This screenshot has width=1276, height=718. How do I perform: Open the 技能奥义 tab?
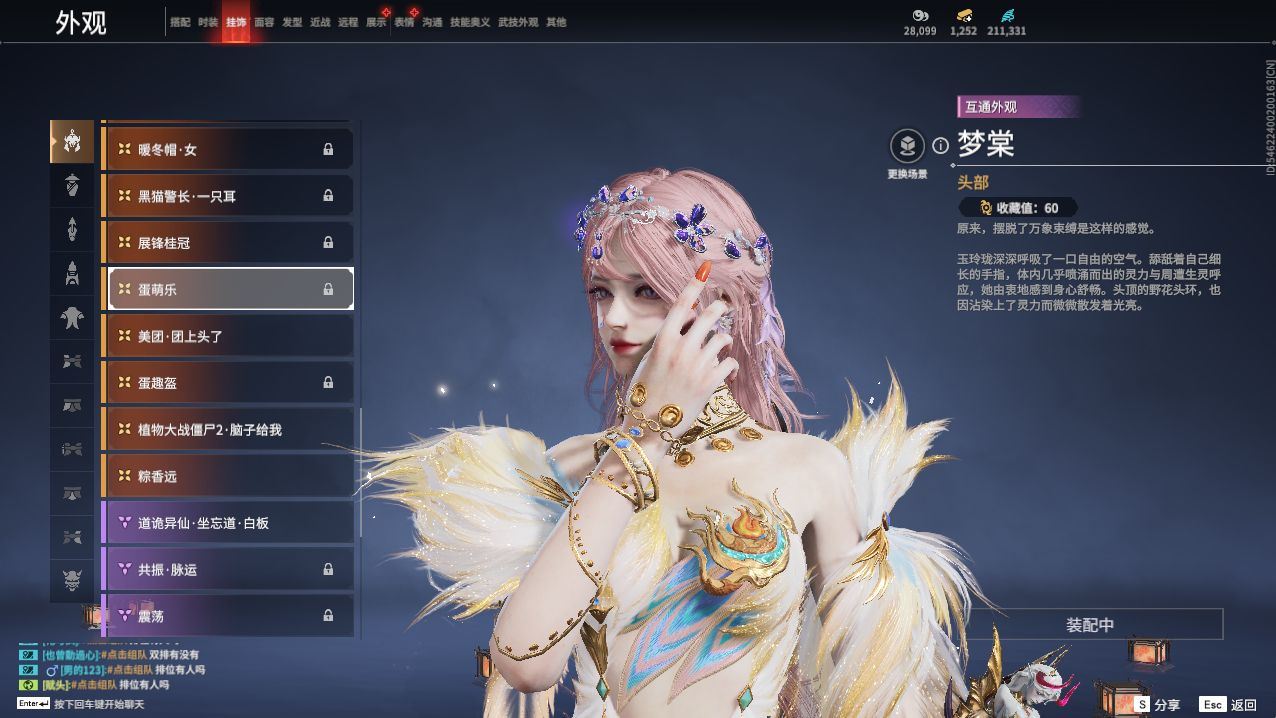470,22
